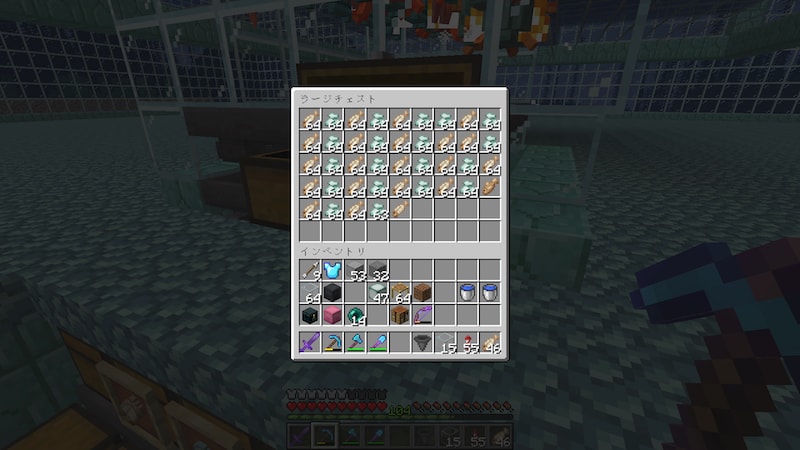Select the enchanted shovel hotbar slot
This screenshot has width=800, height=450.
coord(378,344)
